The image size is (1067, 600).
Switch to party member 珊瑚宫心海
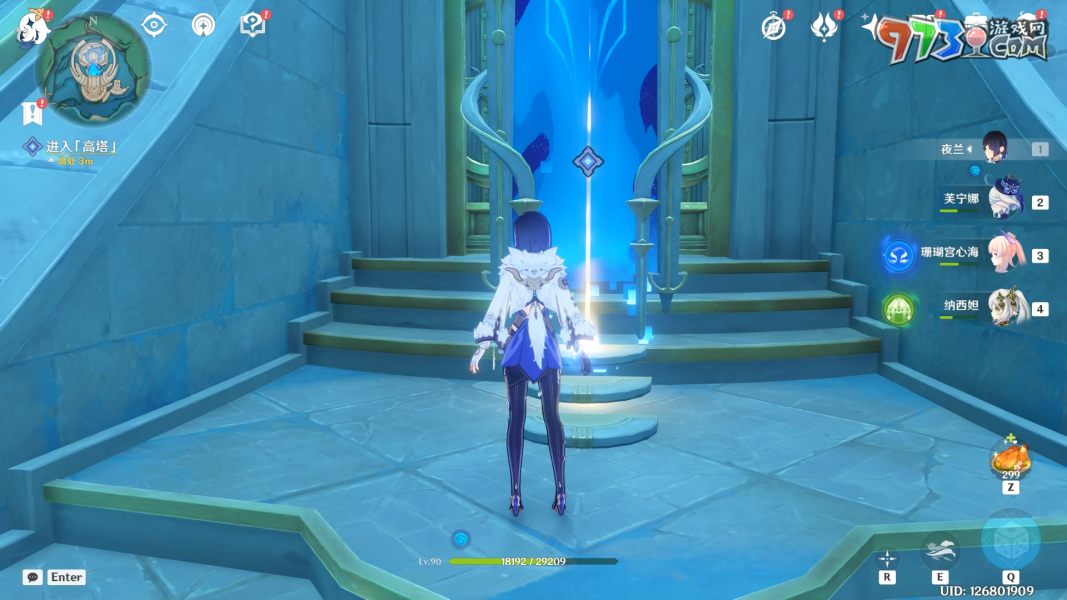1003,254
